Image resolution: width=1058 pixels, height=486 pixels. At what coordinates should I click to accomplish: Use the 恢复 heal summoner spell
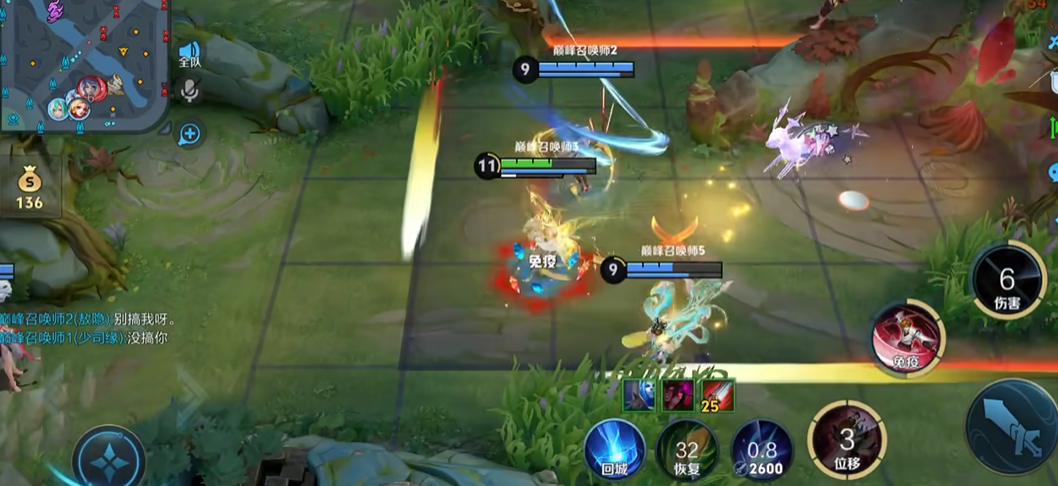click(687, 450)
